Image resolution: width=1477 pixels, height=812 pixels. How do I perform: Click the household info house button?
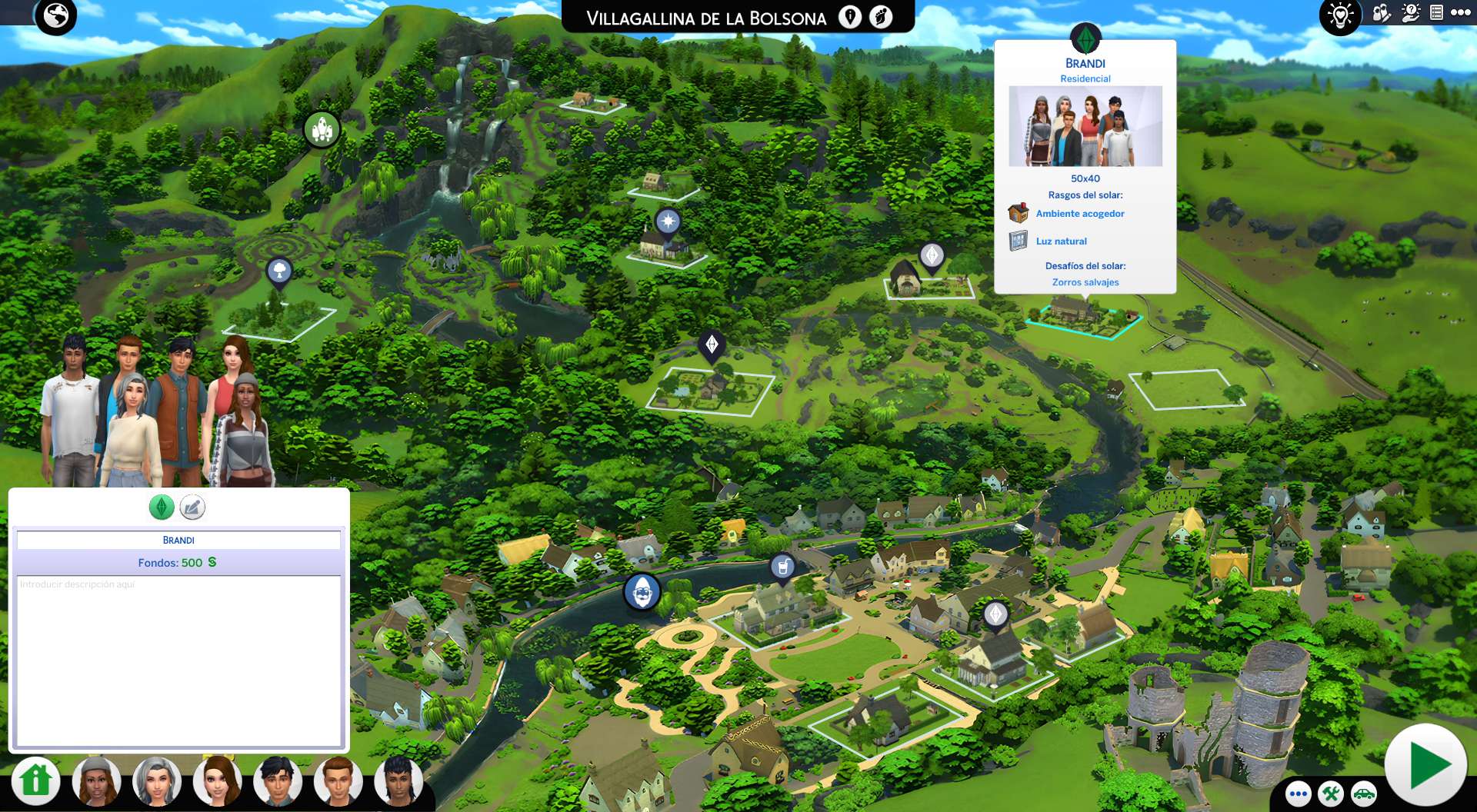[35, 780]
